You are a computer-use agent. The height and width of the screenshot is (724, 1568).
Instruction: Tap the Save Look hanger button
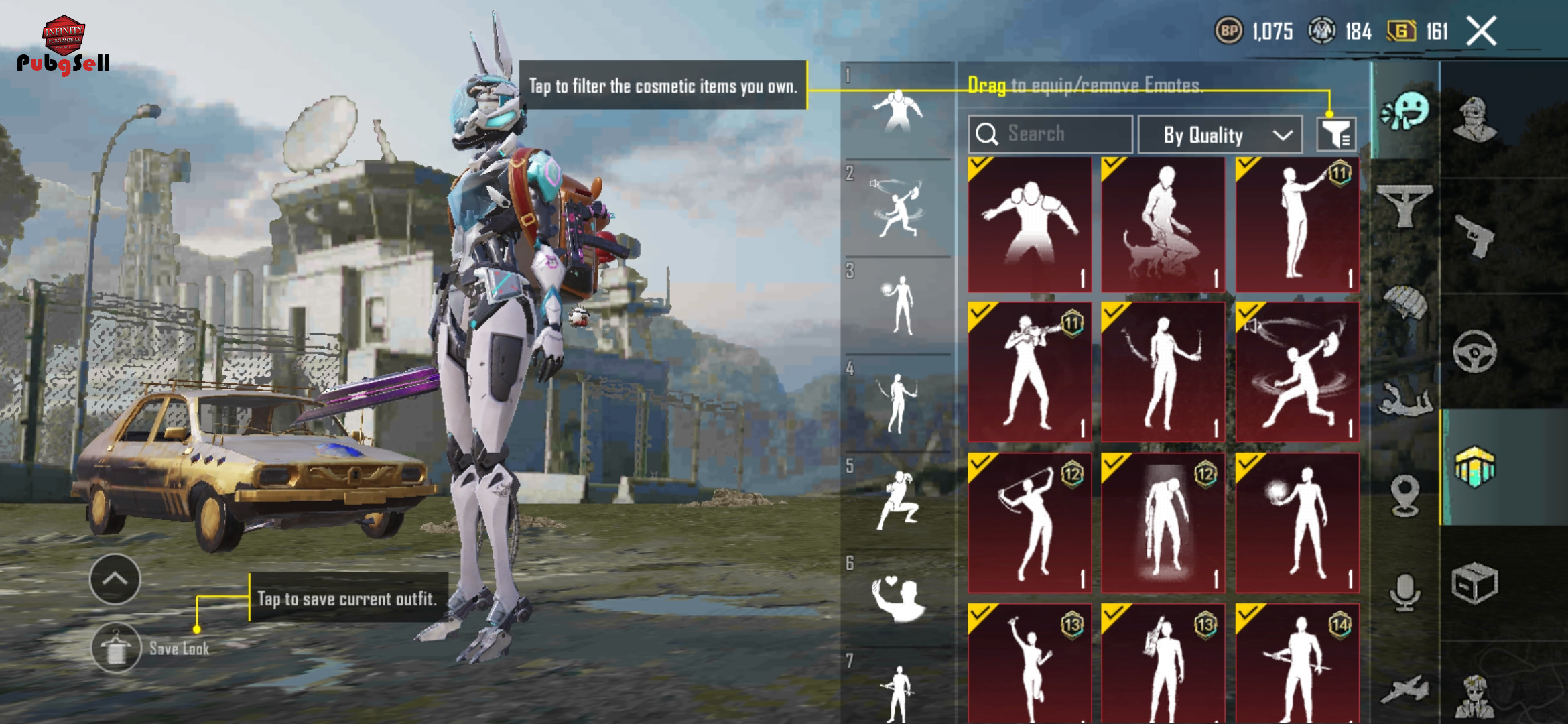coord(117,648)
